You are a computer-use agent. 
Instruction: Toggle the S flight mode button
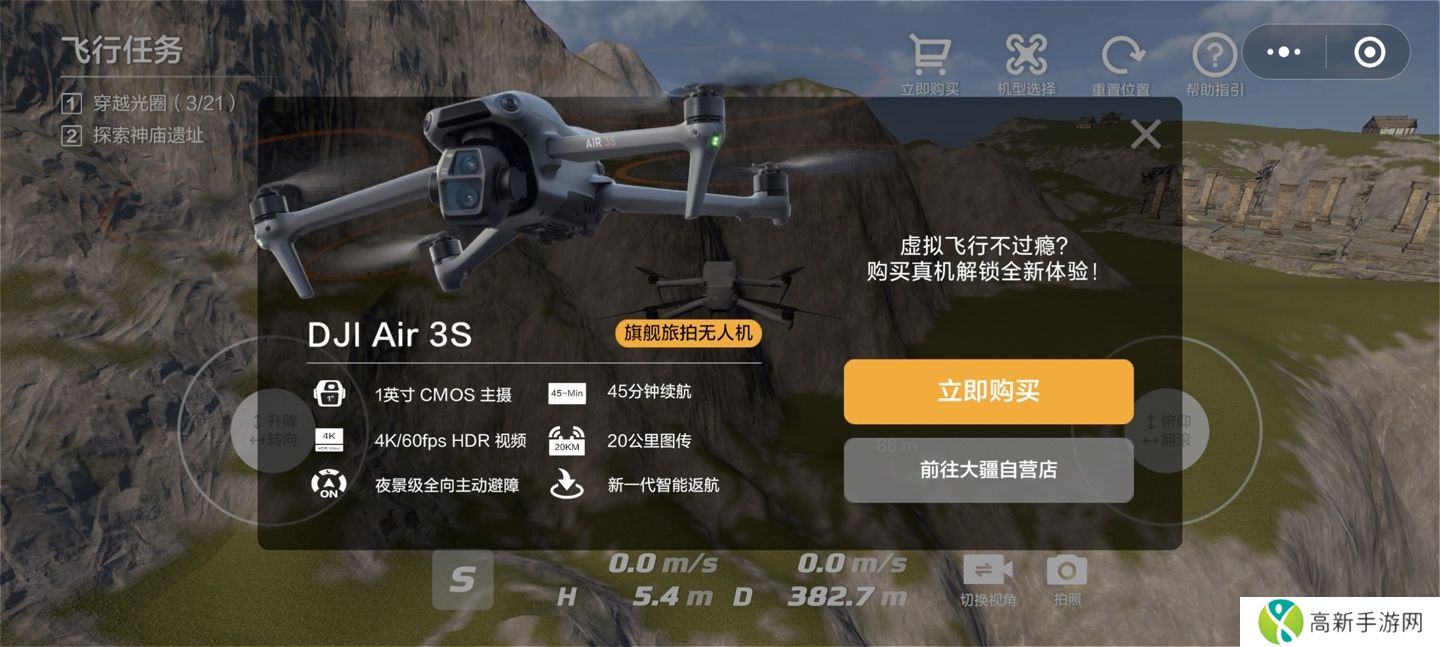point(462,580)
